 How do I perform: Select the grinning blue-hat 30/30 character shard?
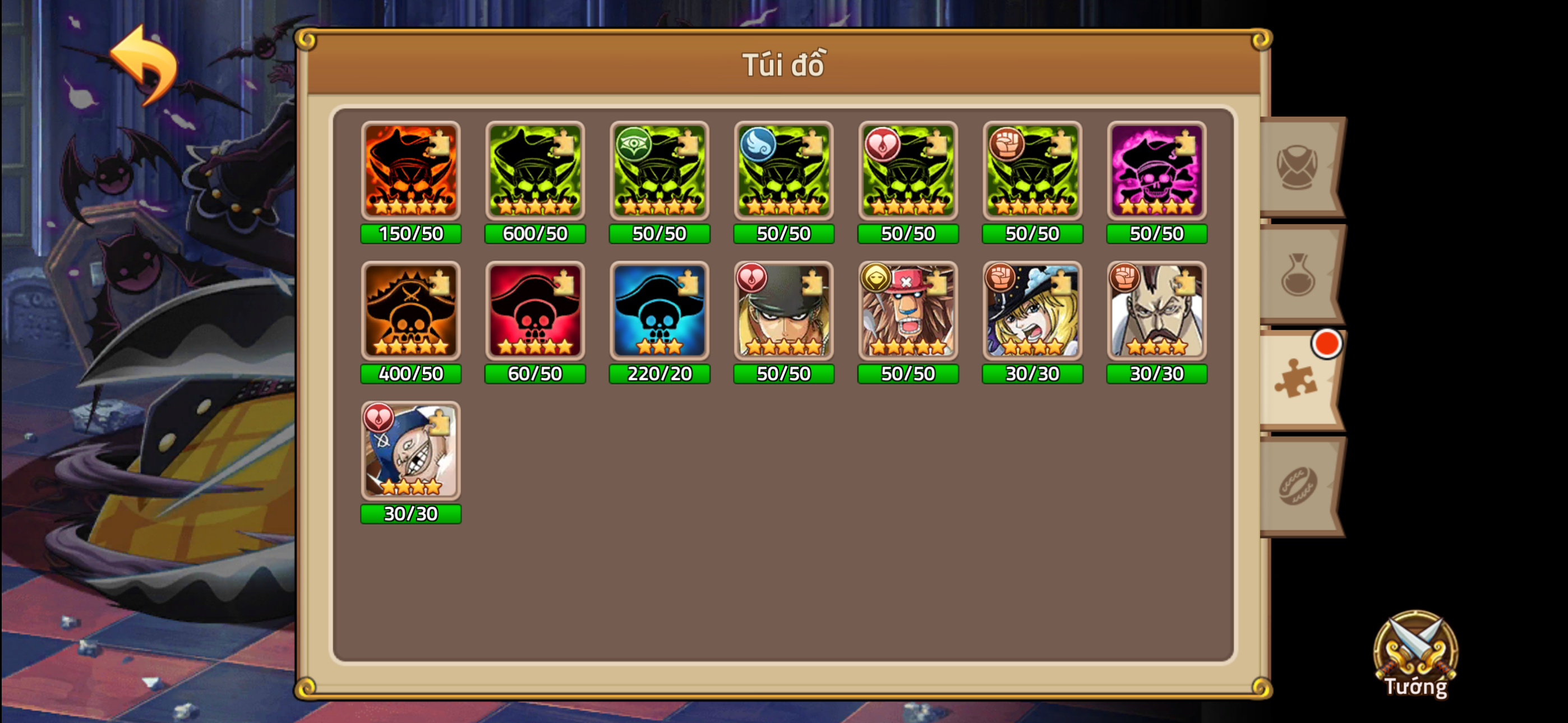(411, 452)
